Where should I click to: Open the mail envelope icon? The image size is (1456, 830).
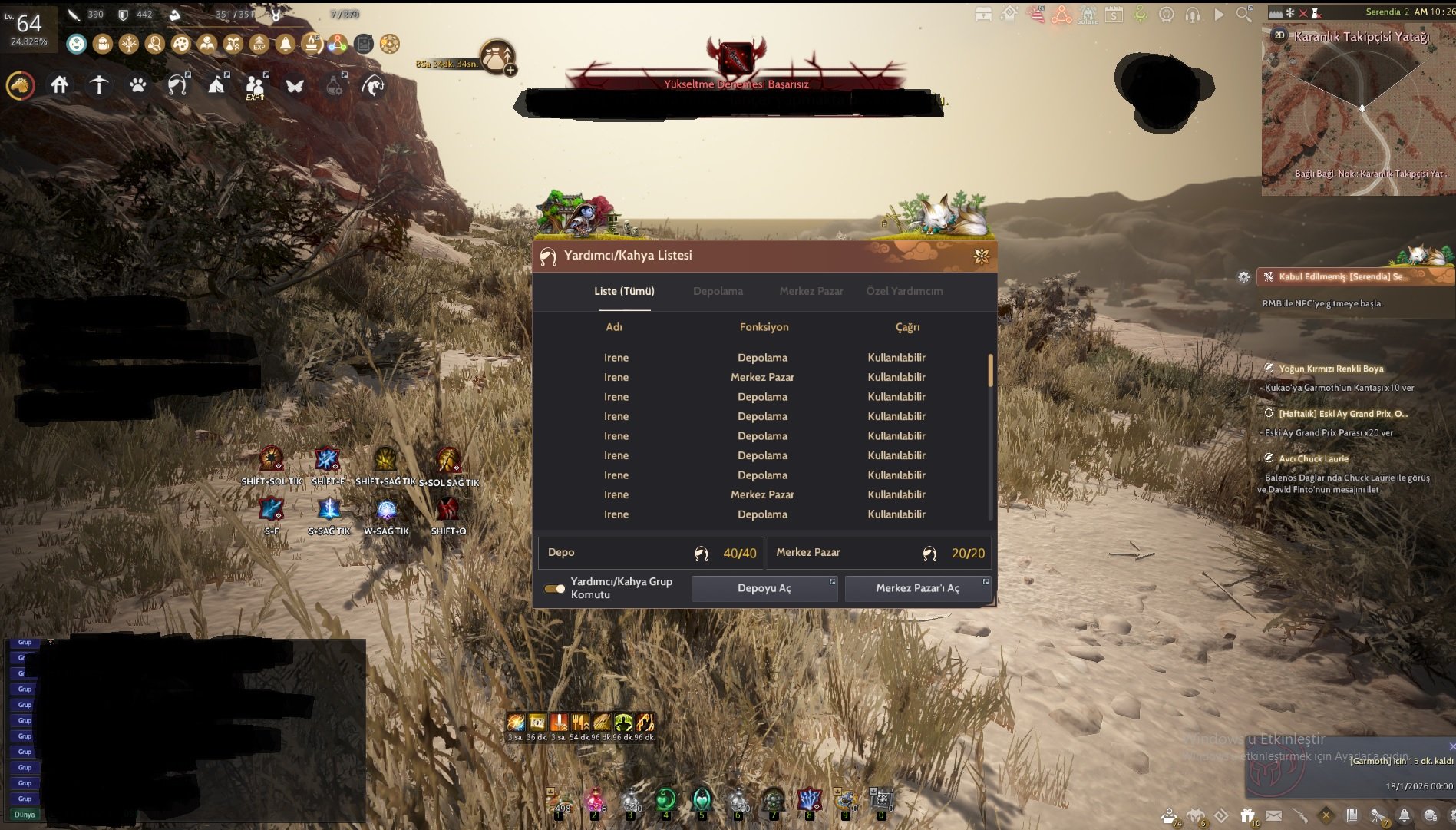1273,815
